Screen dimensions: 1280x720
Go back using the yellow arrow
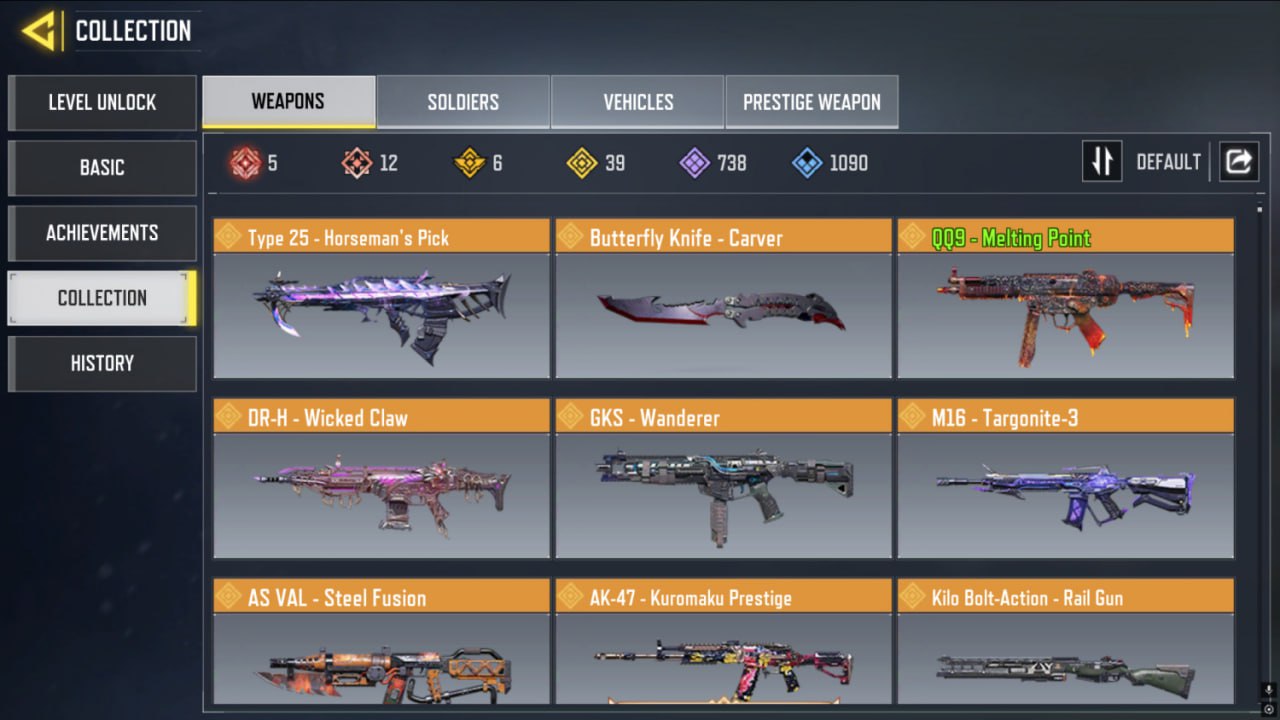38,32
